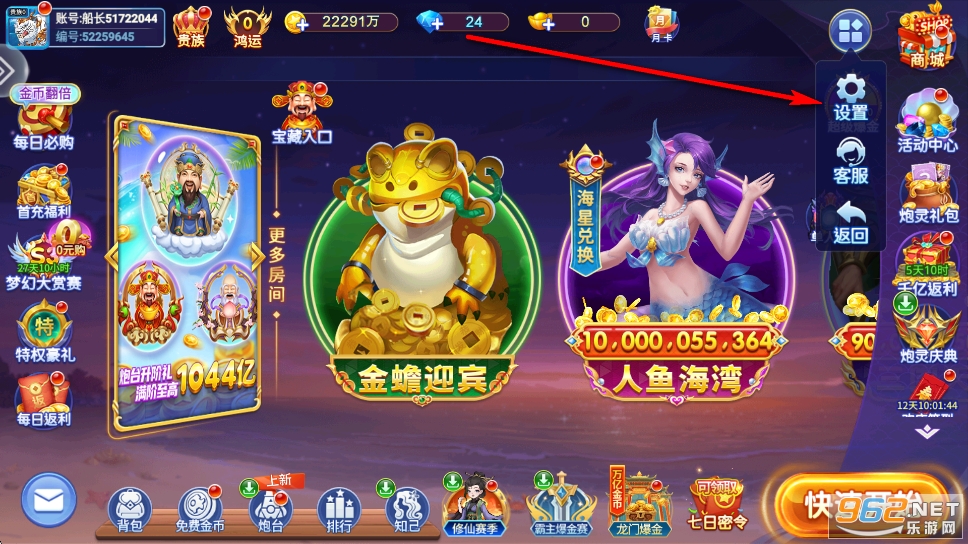Screen dimensions: 968x544
Task: Add more gold coins with plus button
Action: tap(296, 22)
